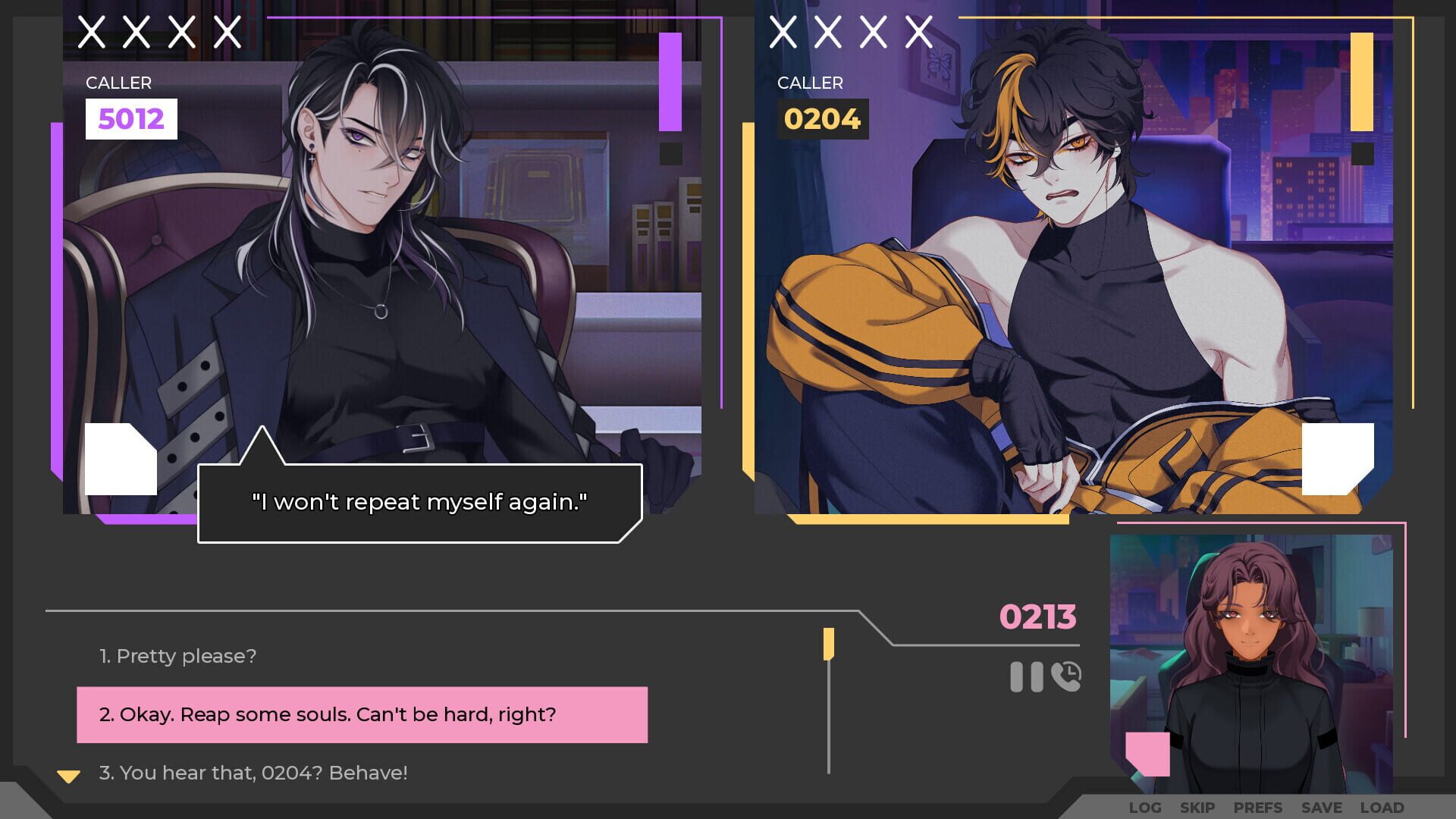Click the phone call timer icon
The height and width of the screenshot is (819, 1456).
[x=1065, y=676]
